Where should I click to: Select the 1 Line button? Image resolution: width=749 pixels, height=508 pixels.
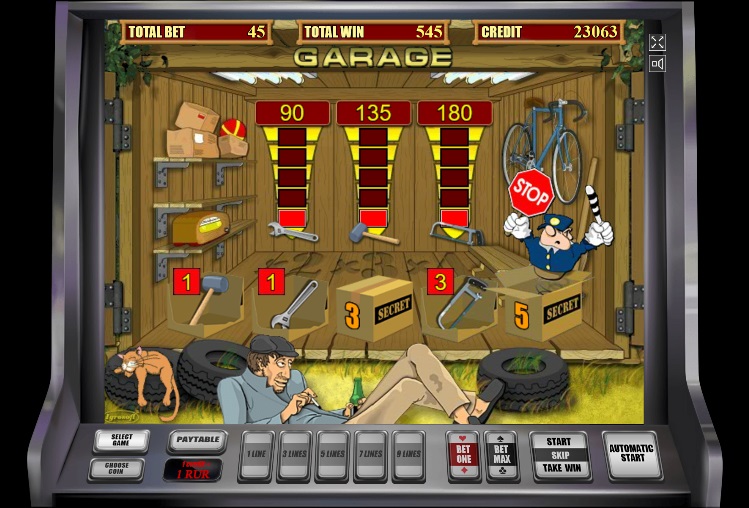(257, 455)
